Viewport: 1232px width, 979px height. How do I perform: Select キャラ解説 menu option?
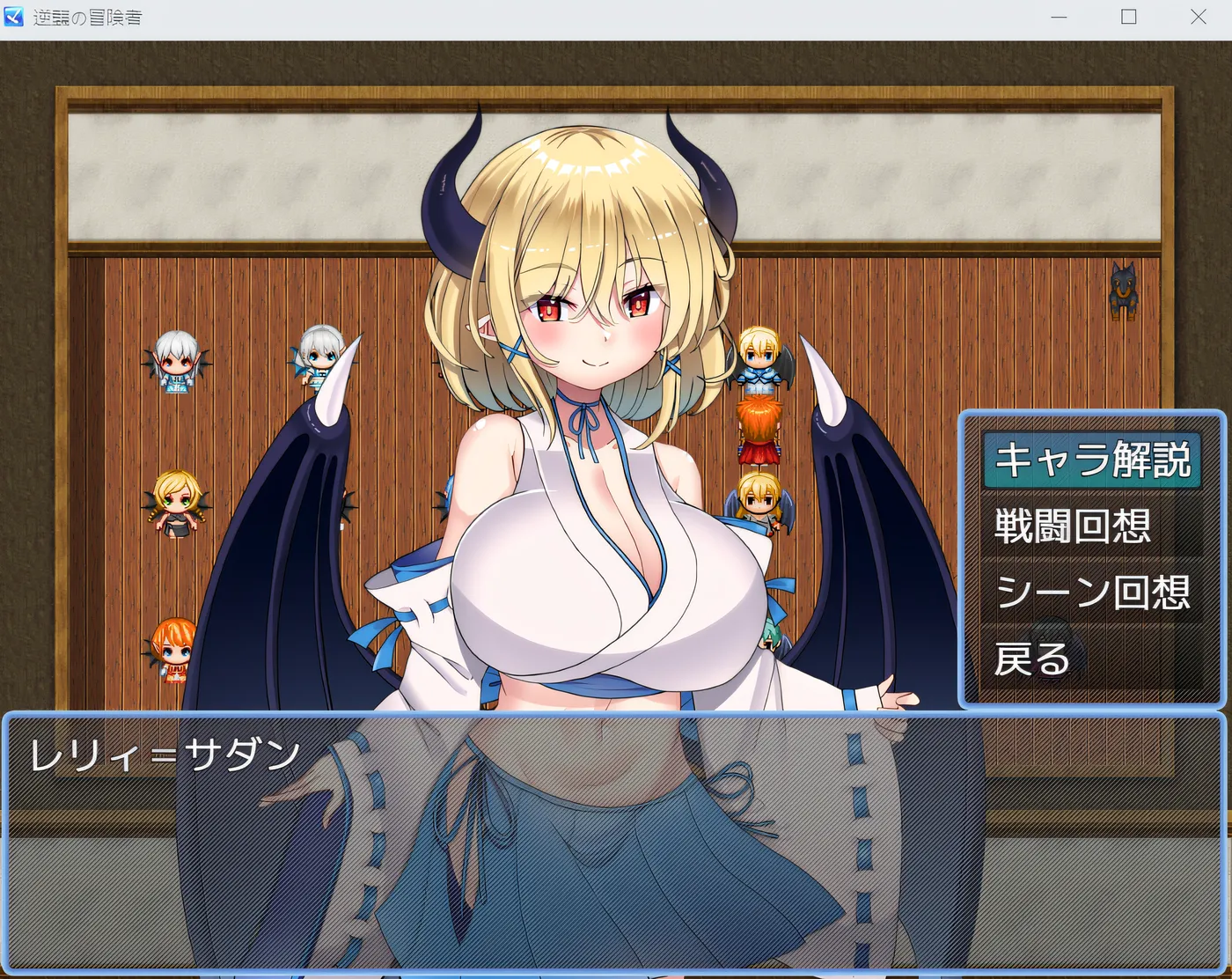coord(1092,460)
